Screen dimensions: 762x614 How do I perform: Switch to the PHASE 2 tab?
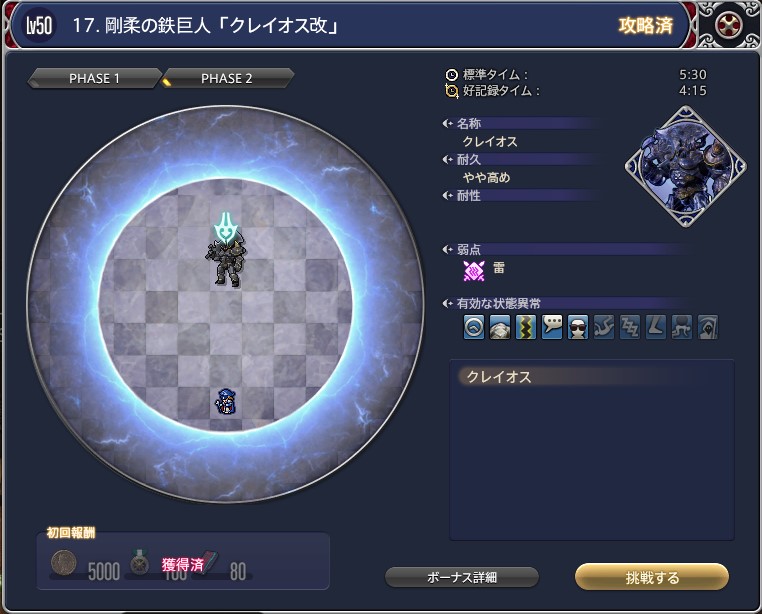(x=228, y=79)
